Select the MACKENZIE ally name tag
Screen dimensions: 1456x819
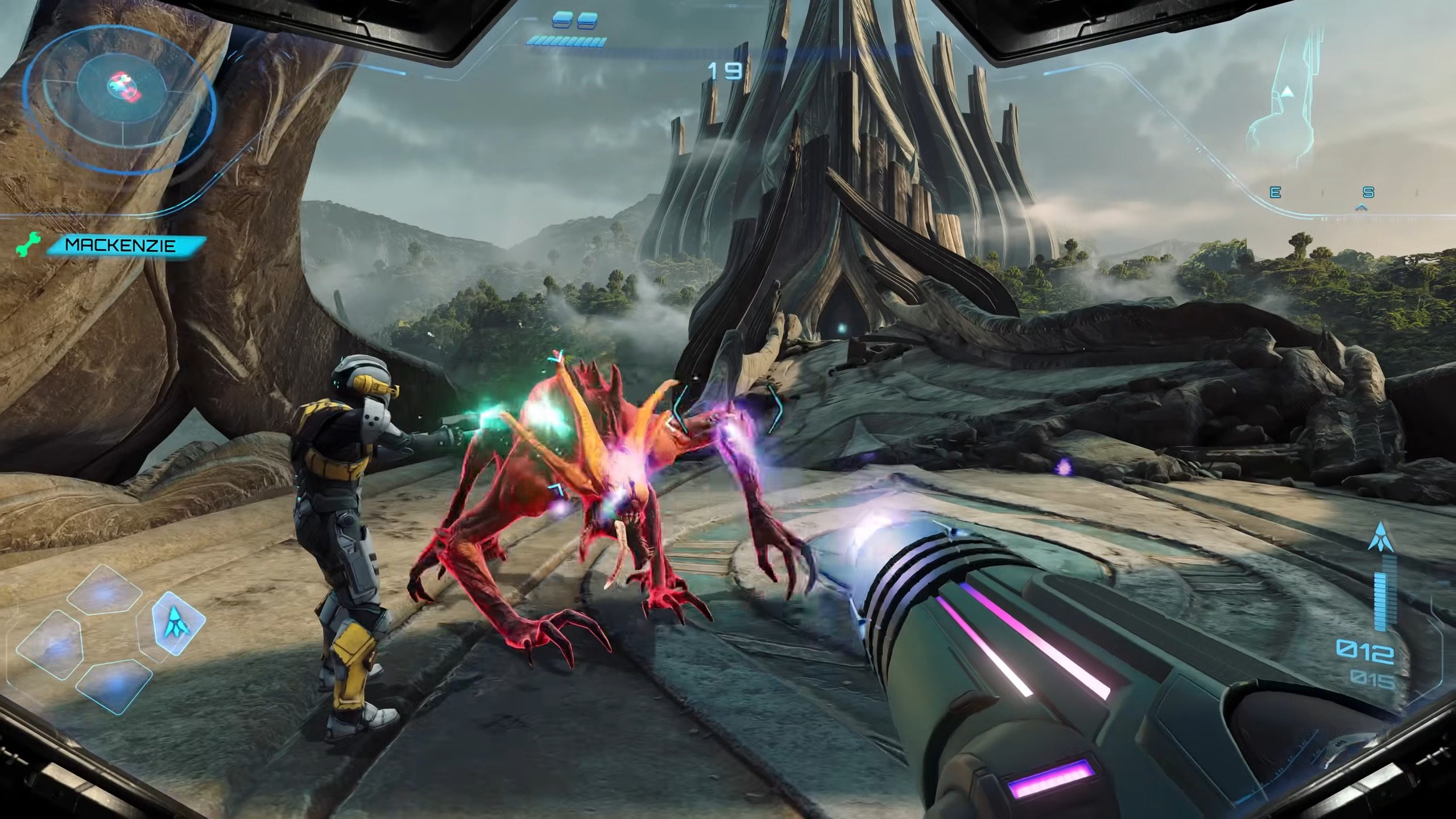coord(122,246)
